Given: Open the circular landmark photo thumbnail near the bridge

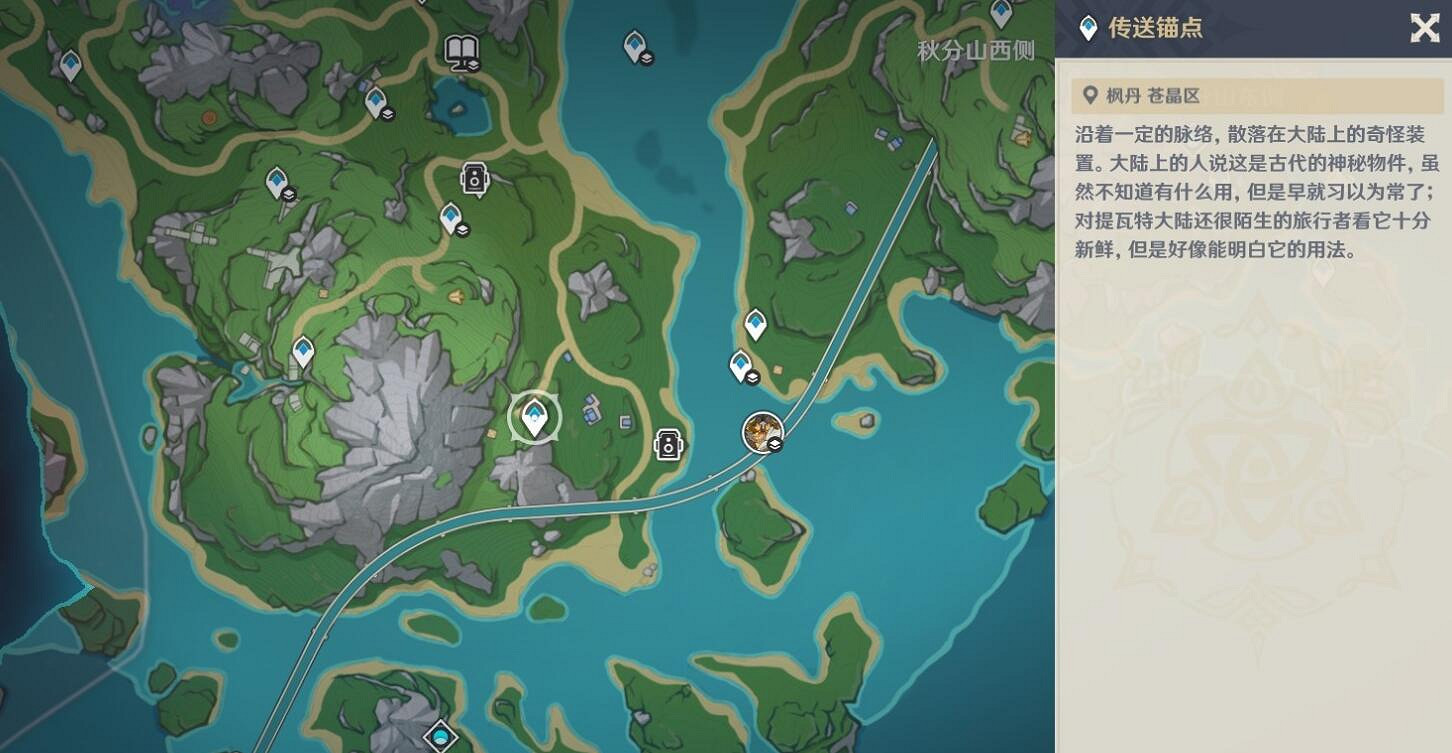Looking at the screenshot, I should [x=763, y=432].
